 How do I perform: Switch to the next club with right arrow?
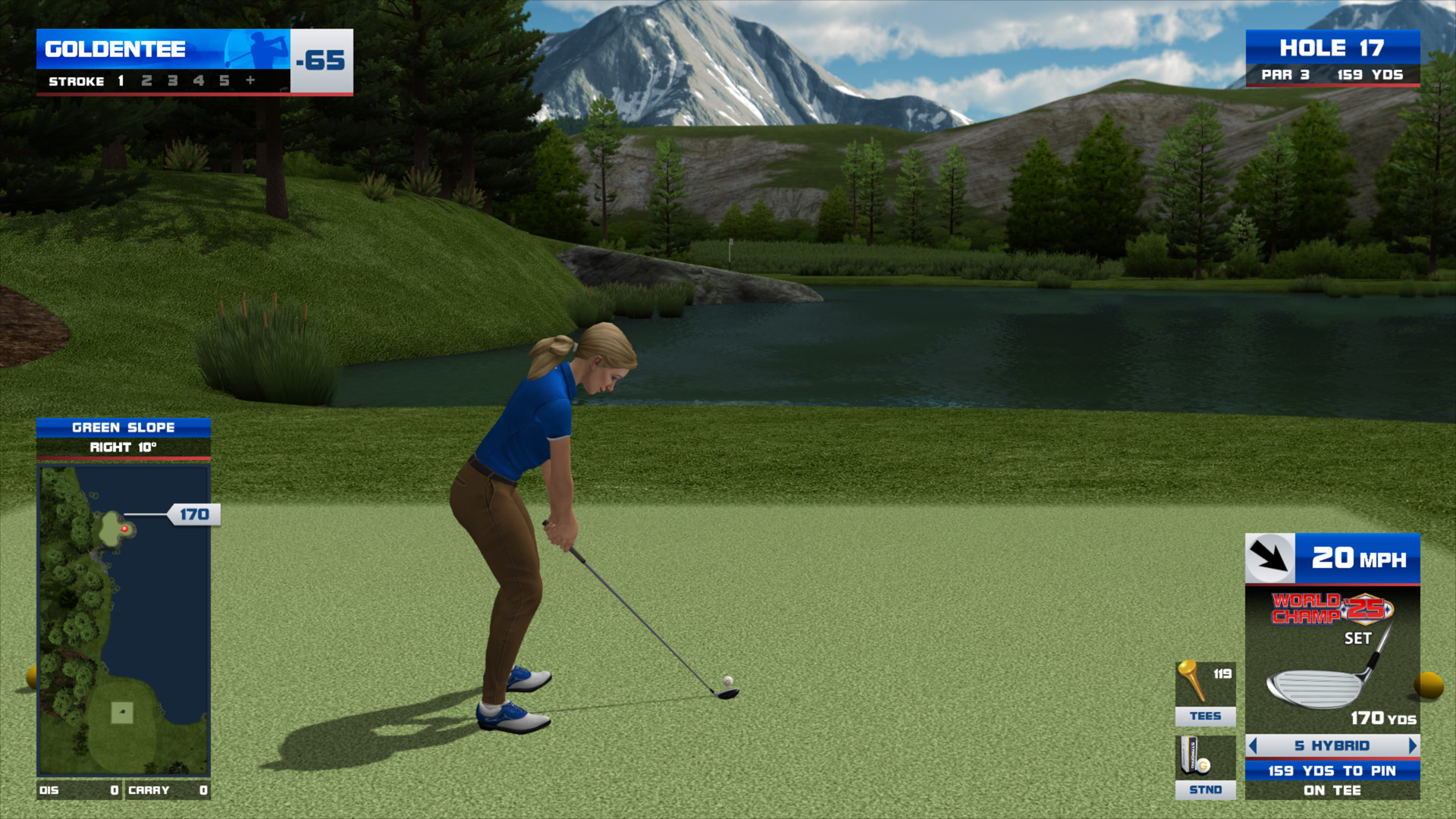(1412, 746)
